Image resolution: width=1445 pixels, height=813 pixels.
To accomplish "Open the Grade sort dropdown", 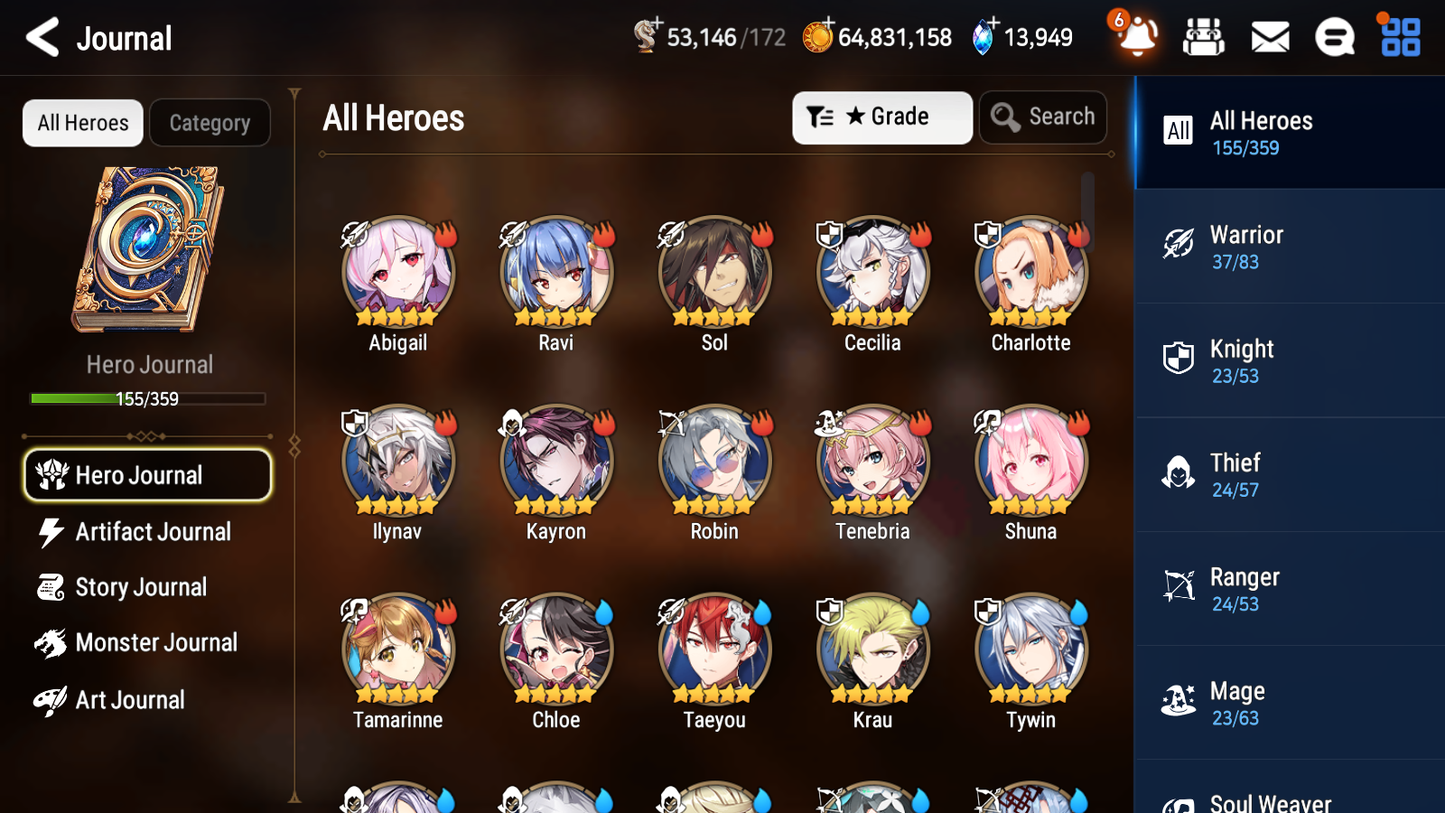I will [882, 117].
